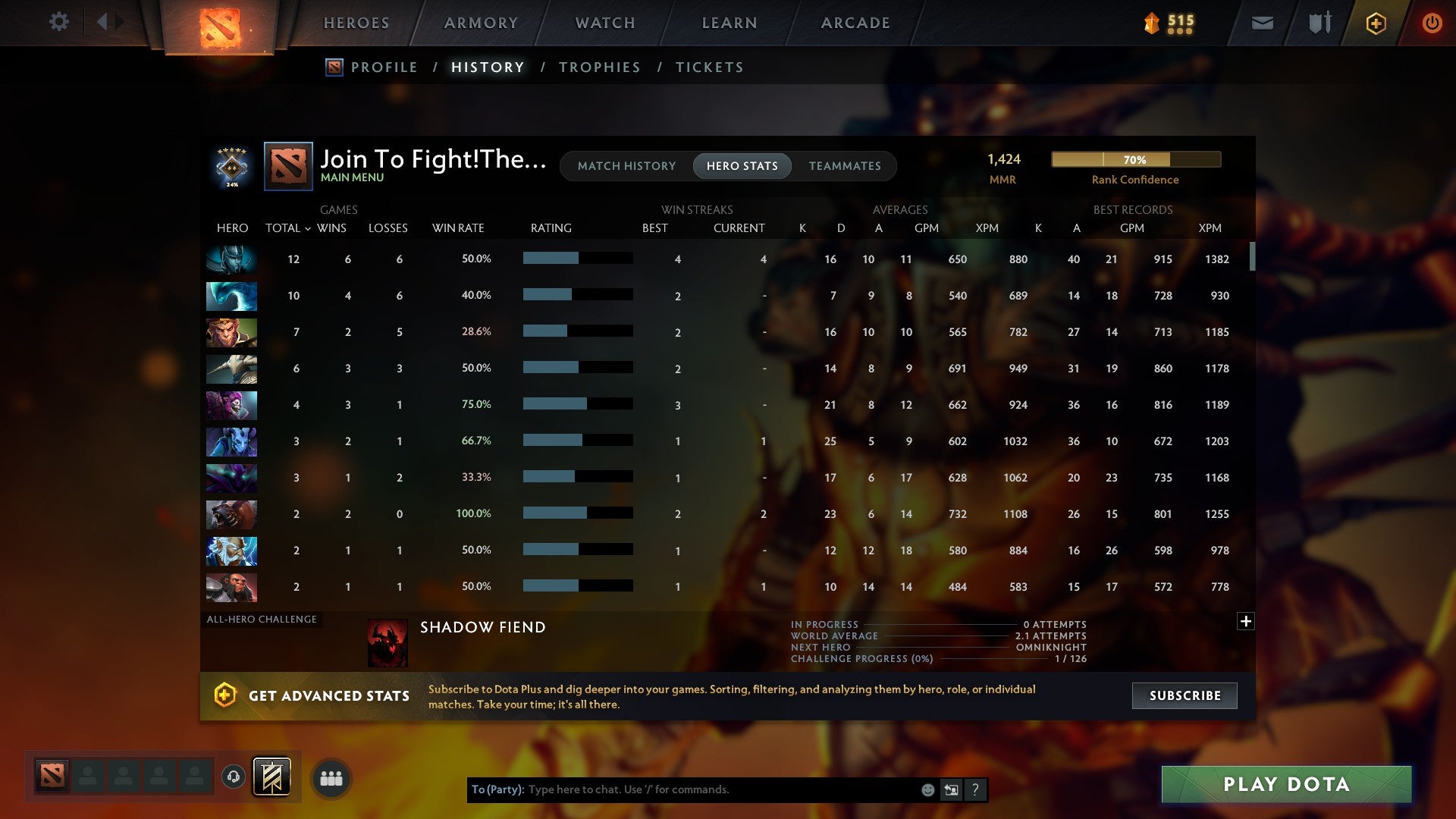Viewport: 1456px width, 819px height.
Task: Click the power/exit icon
Action: pyautogui.click(x=1432, y=23)
